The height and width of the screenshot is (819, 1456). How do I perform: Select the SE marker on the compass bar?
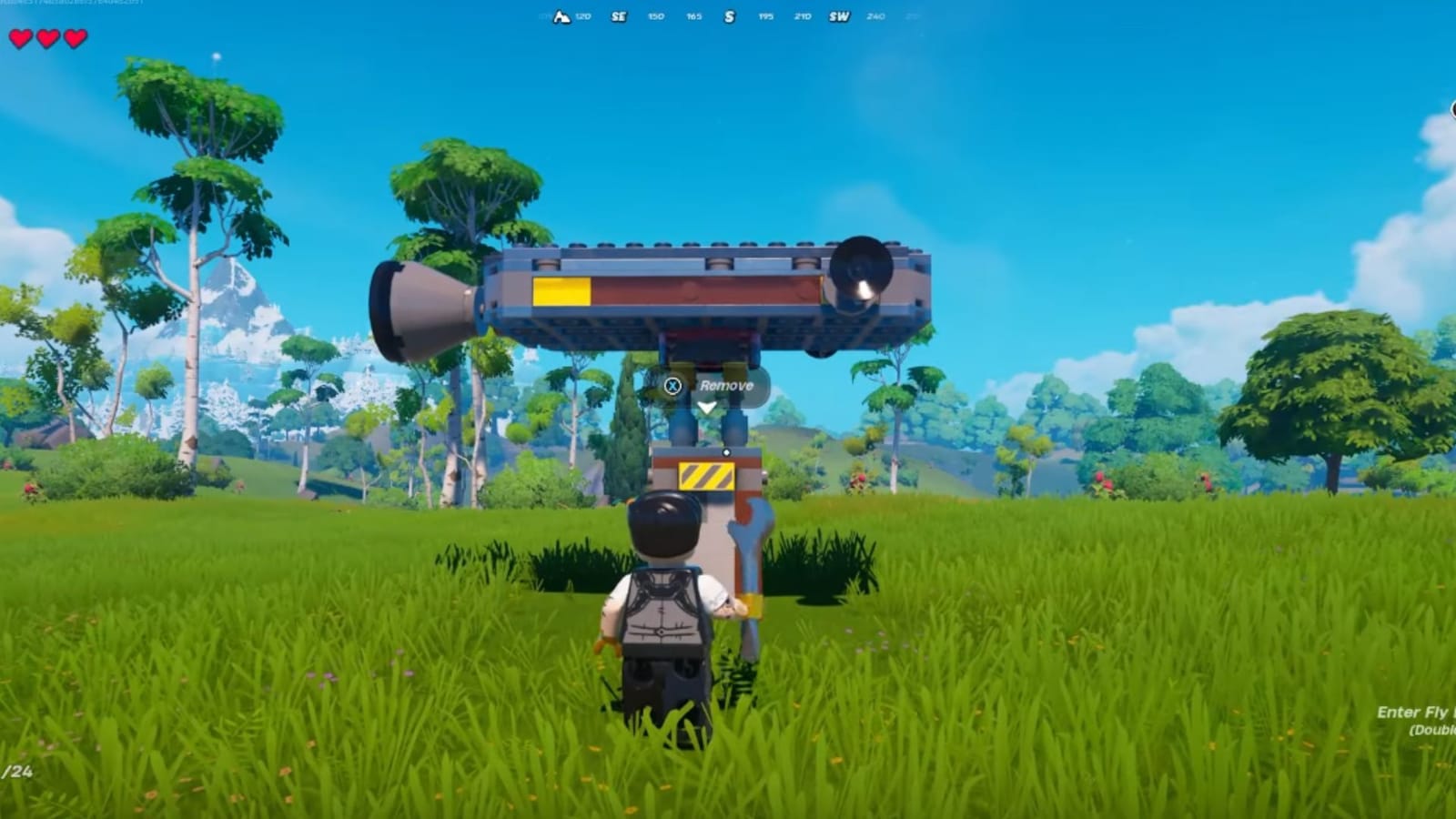(x=618, y=15)
